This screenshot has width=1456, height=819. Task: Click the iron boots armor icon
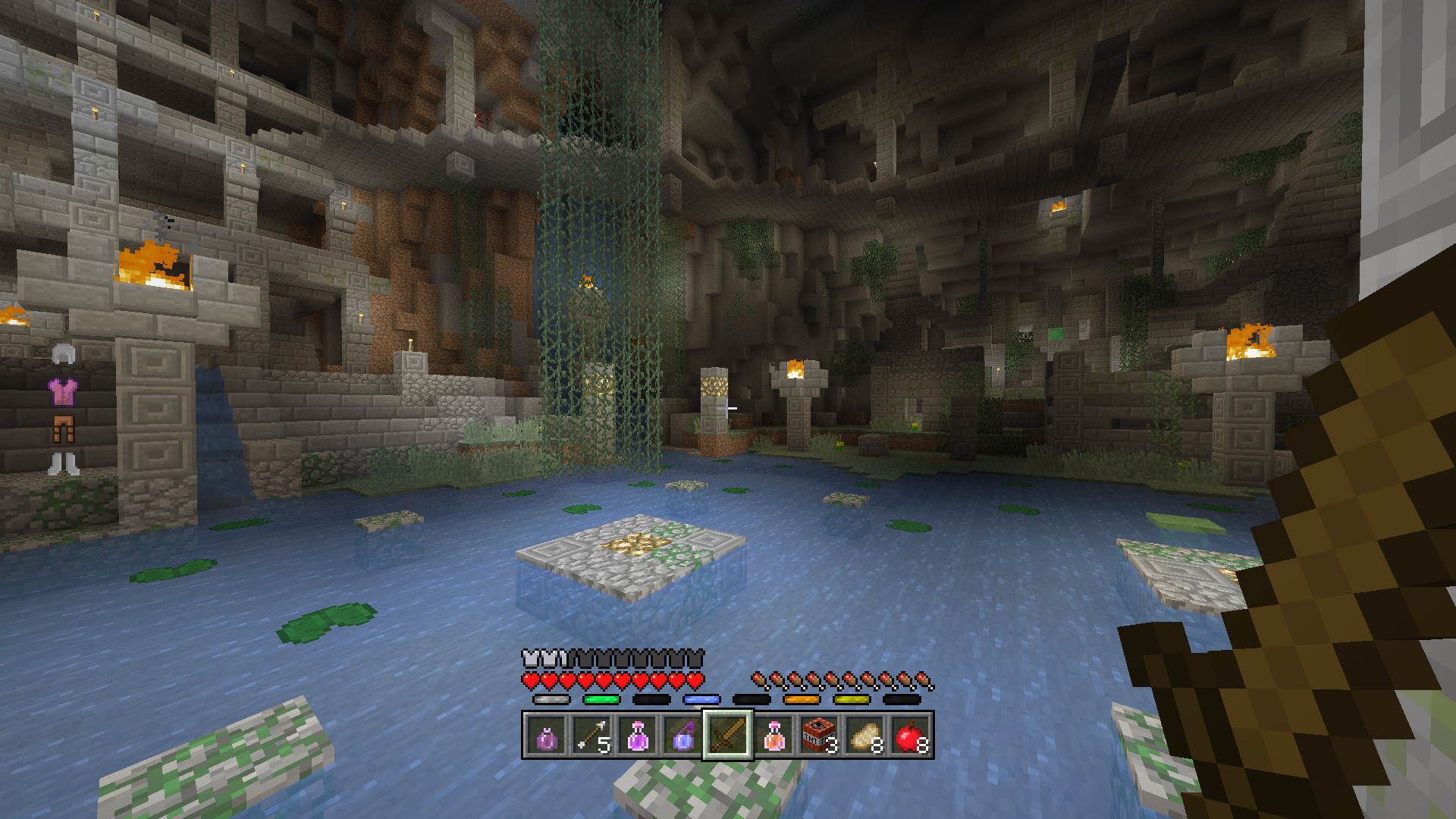63,463
